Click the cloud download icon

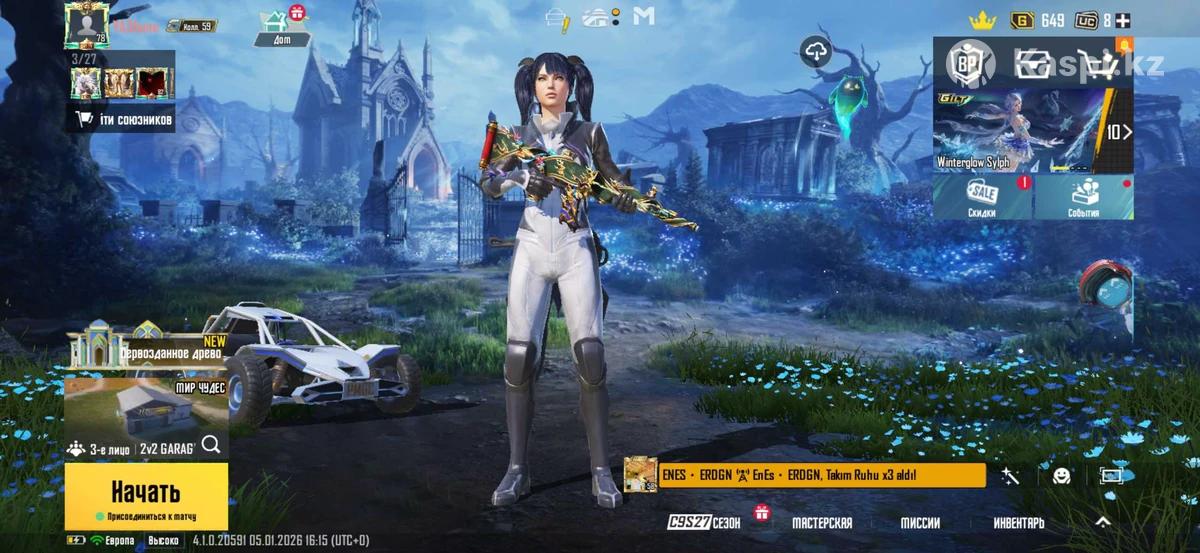pyautogui.click(x=817, y=52)
